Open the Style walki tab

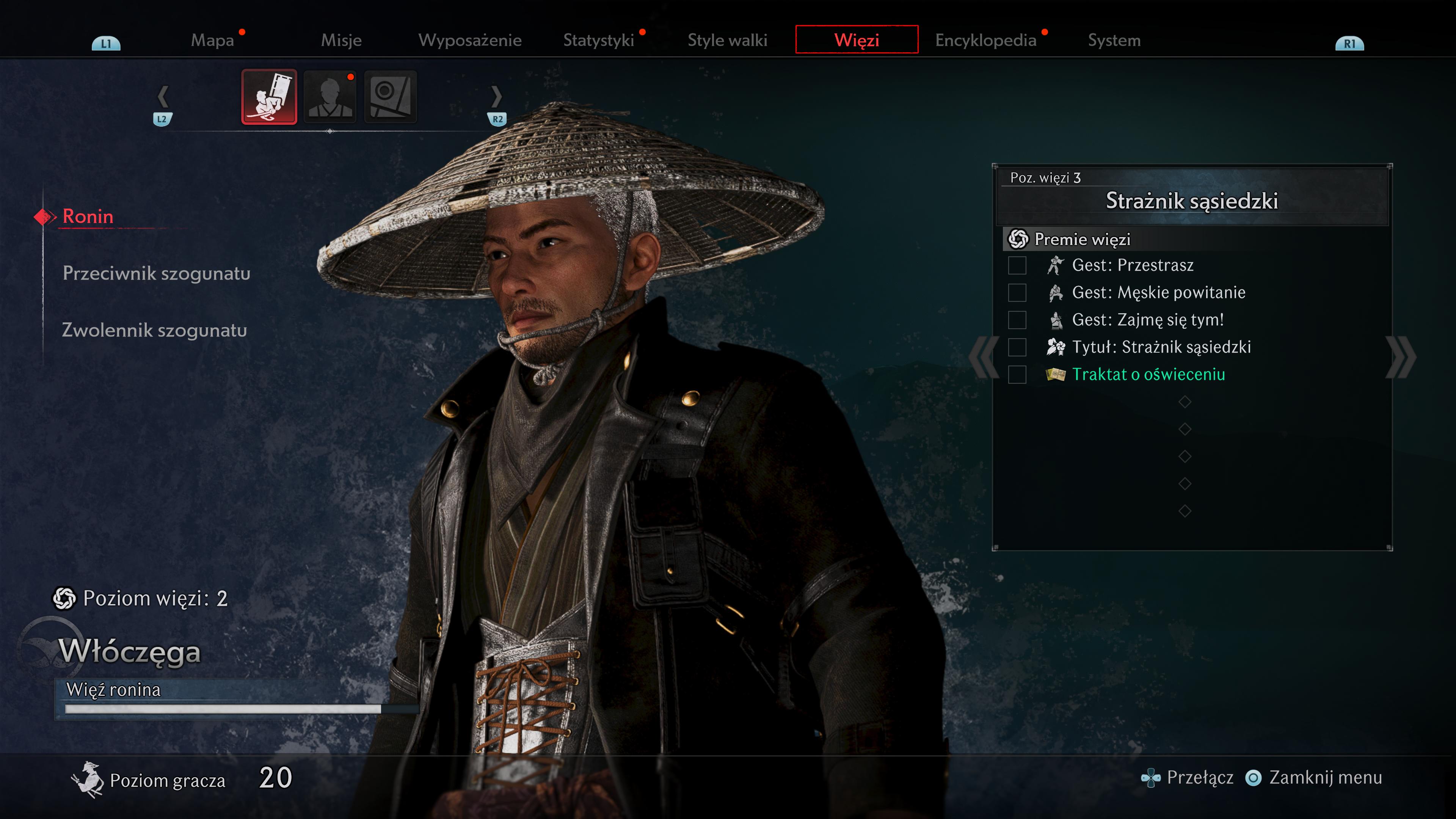coord(728,40)
